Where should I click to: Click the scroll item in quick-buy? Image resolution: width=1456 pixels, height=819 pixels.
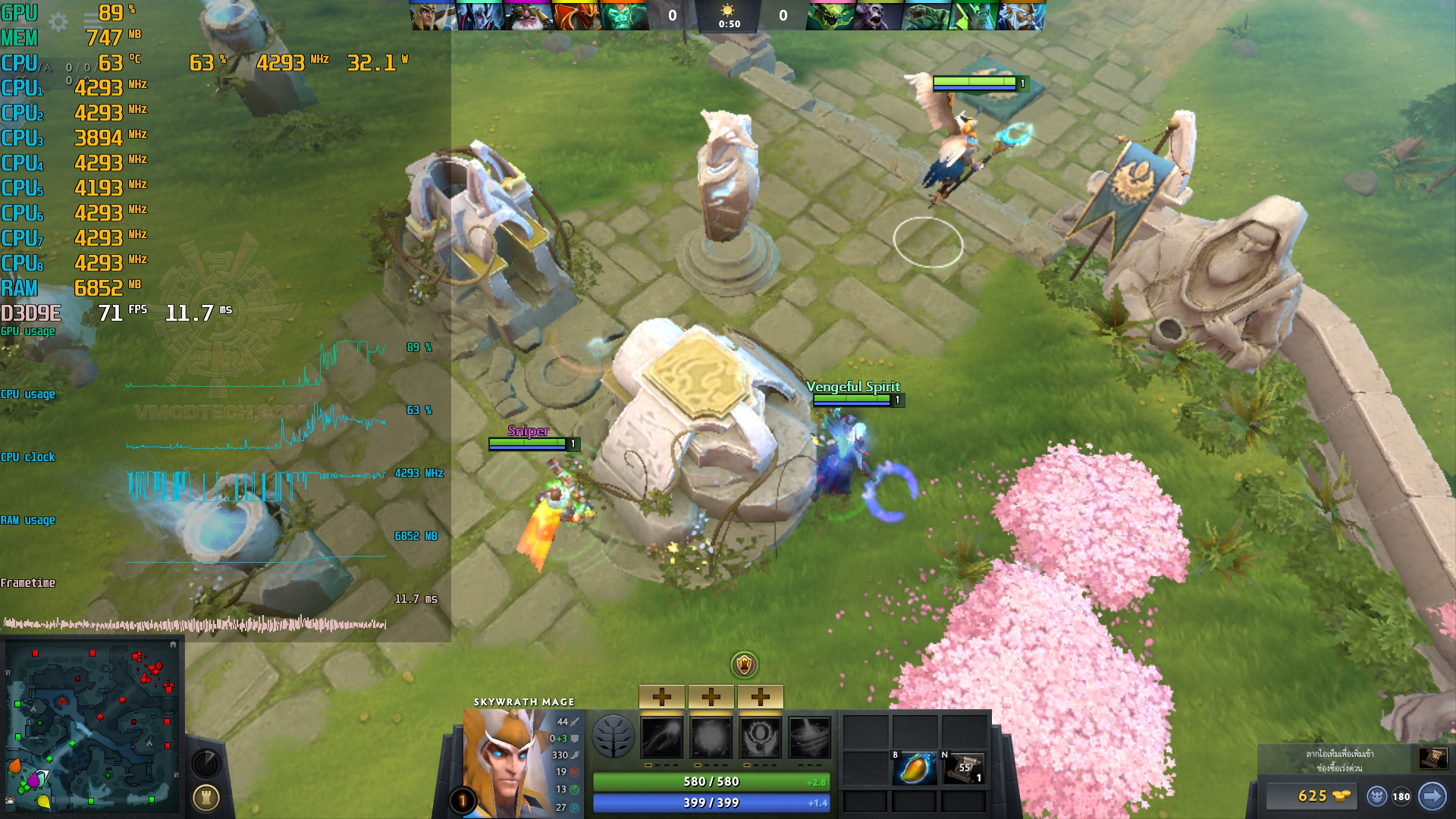[1432, 758]
